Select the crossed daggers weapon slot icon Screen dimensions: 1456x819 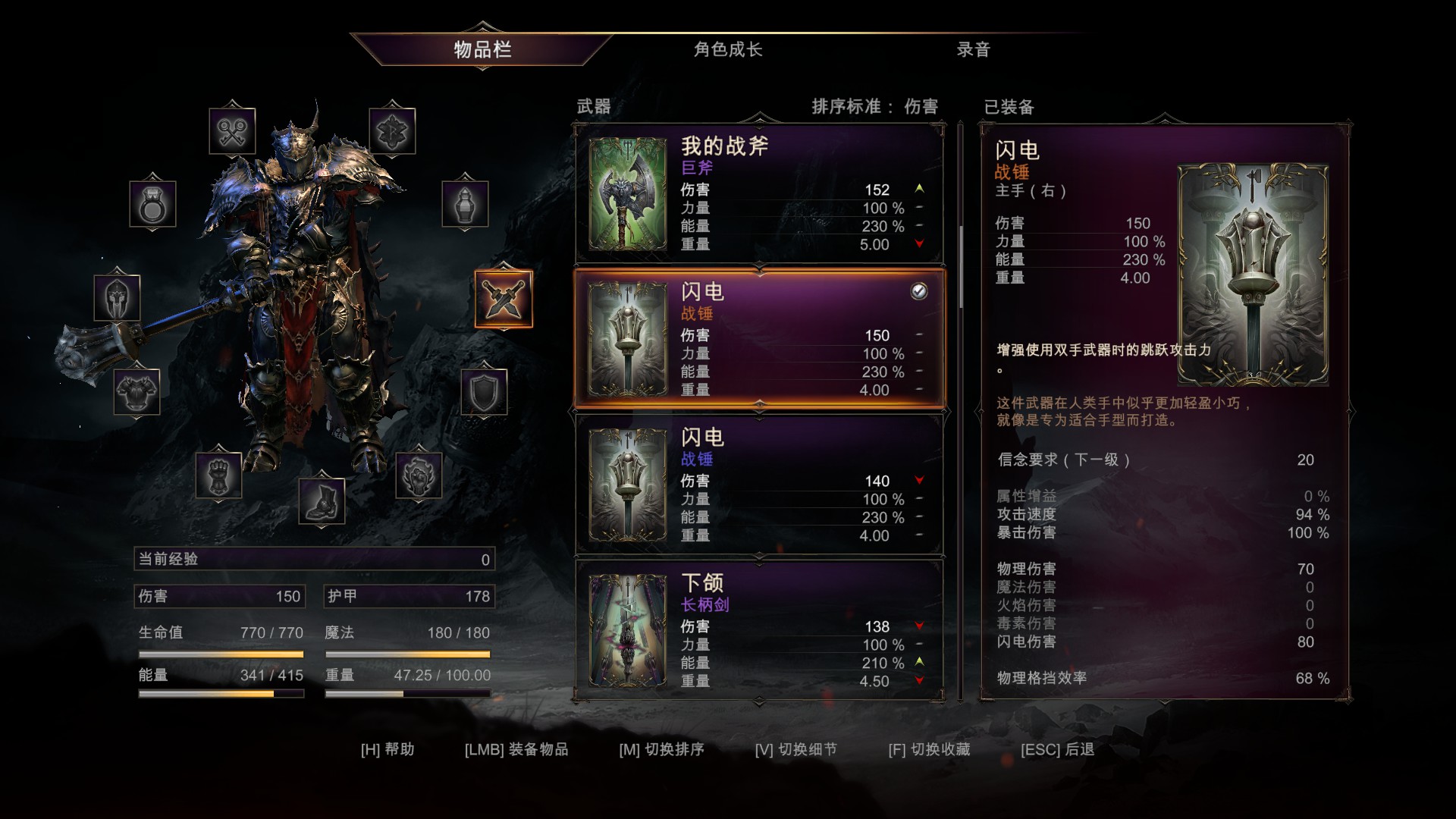pos(504,299)
